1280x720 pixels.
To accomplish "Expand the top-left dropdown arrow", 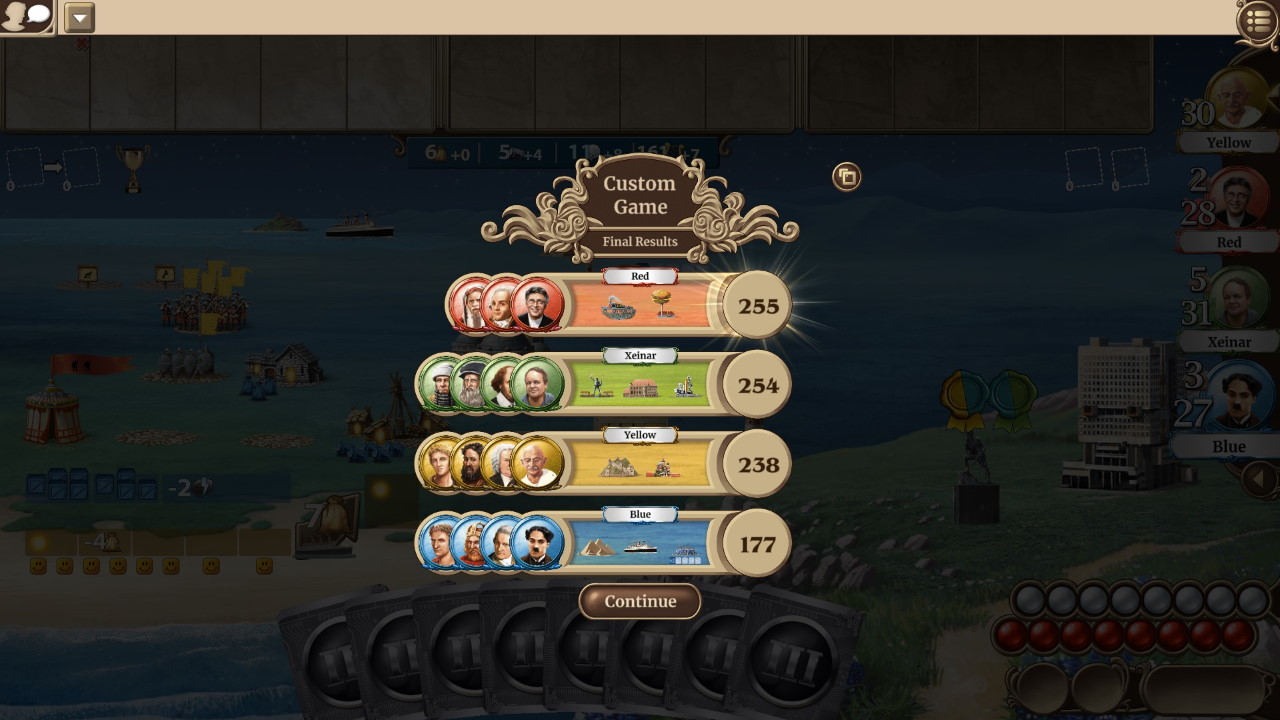I will (x=79, y=17).
